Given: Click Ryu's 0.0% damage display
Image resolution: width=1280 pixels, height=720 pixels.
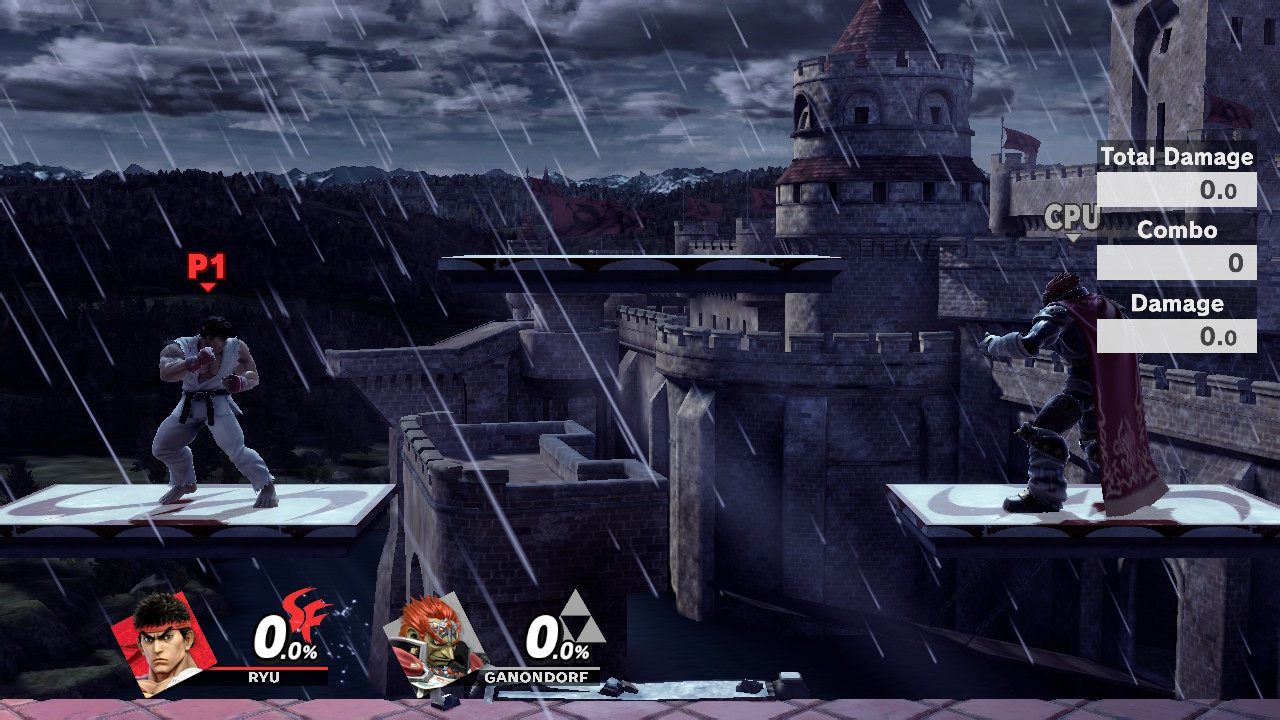Looking at the screenshot, I should (x=282, y=639).
